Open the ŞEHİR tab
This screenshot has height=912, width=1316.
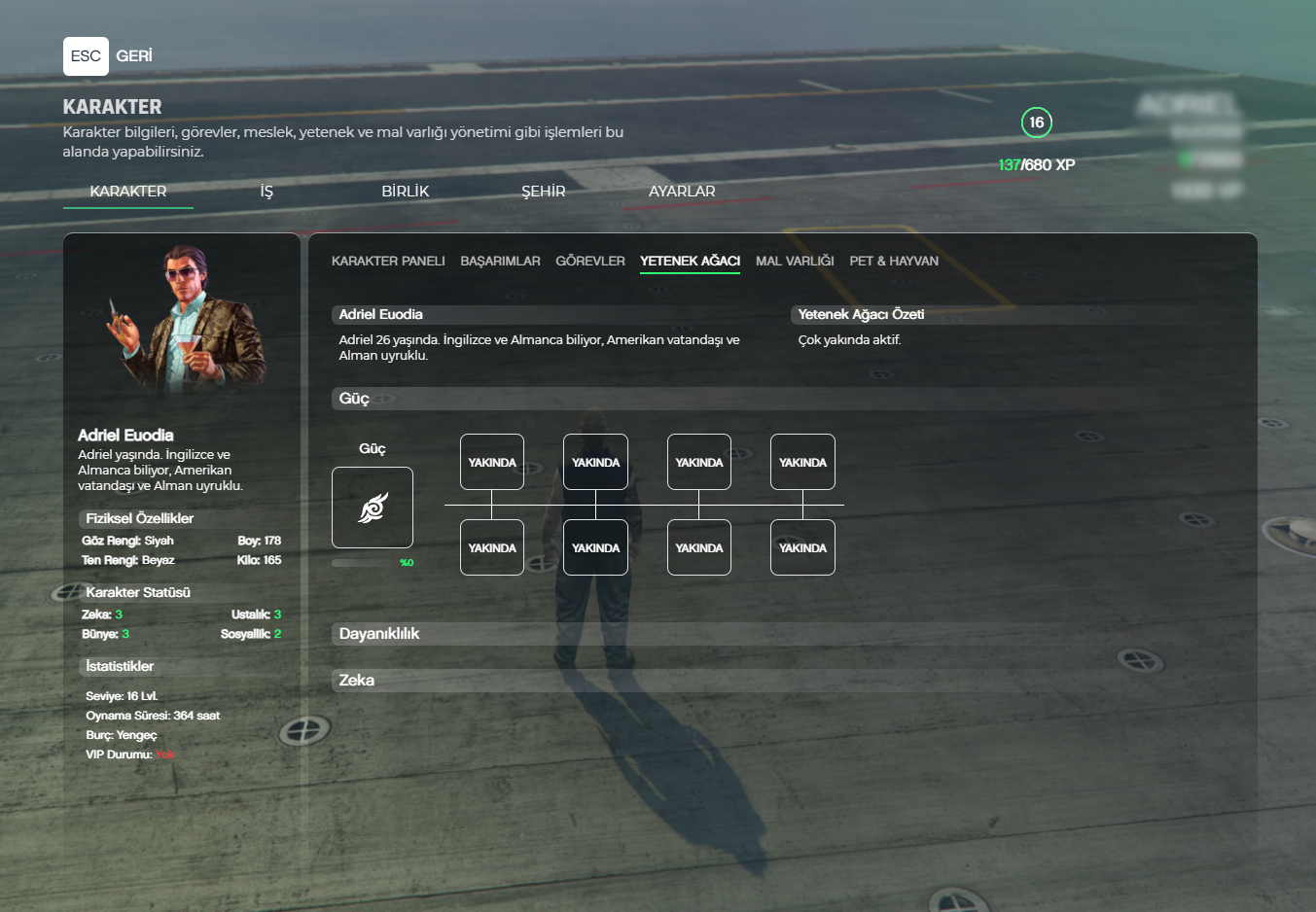543,192
